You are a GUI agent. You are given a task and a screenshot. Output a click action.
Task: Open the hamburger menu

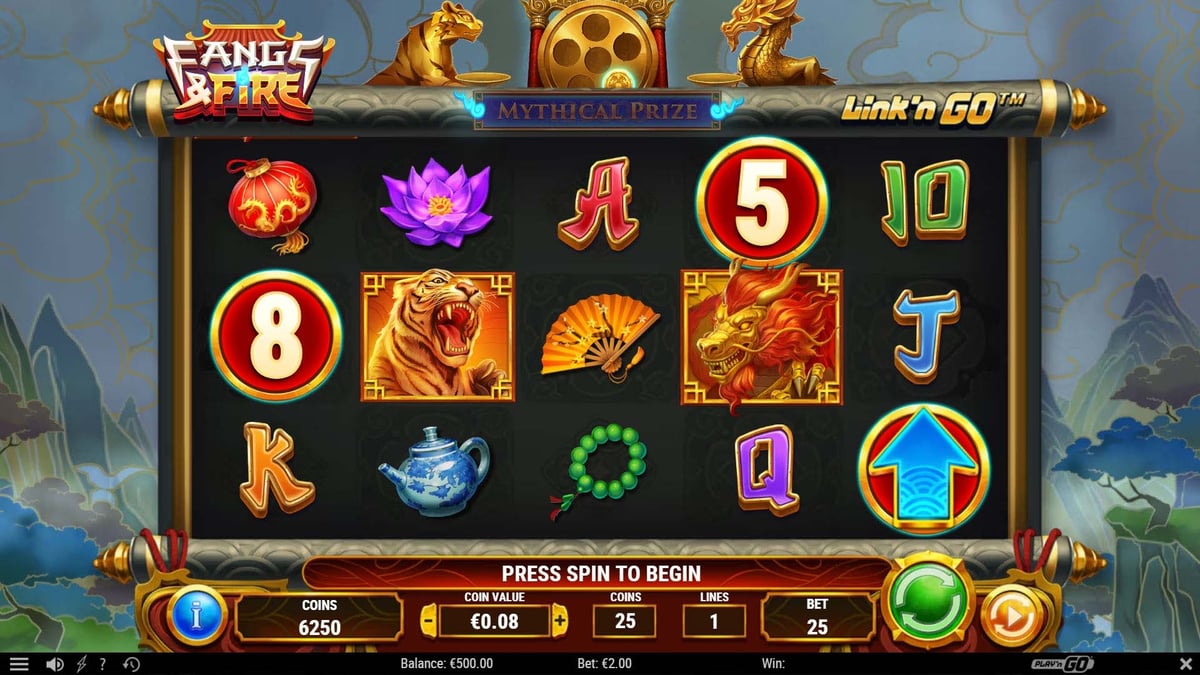point(19,664)
